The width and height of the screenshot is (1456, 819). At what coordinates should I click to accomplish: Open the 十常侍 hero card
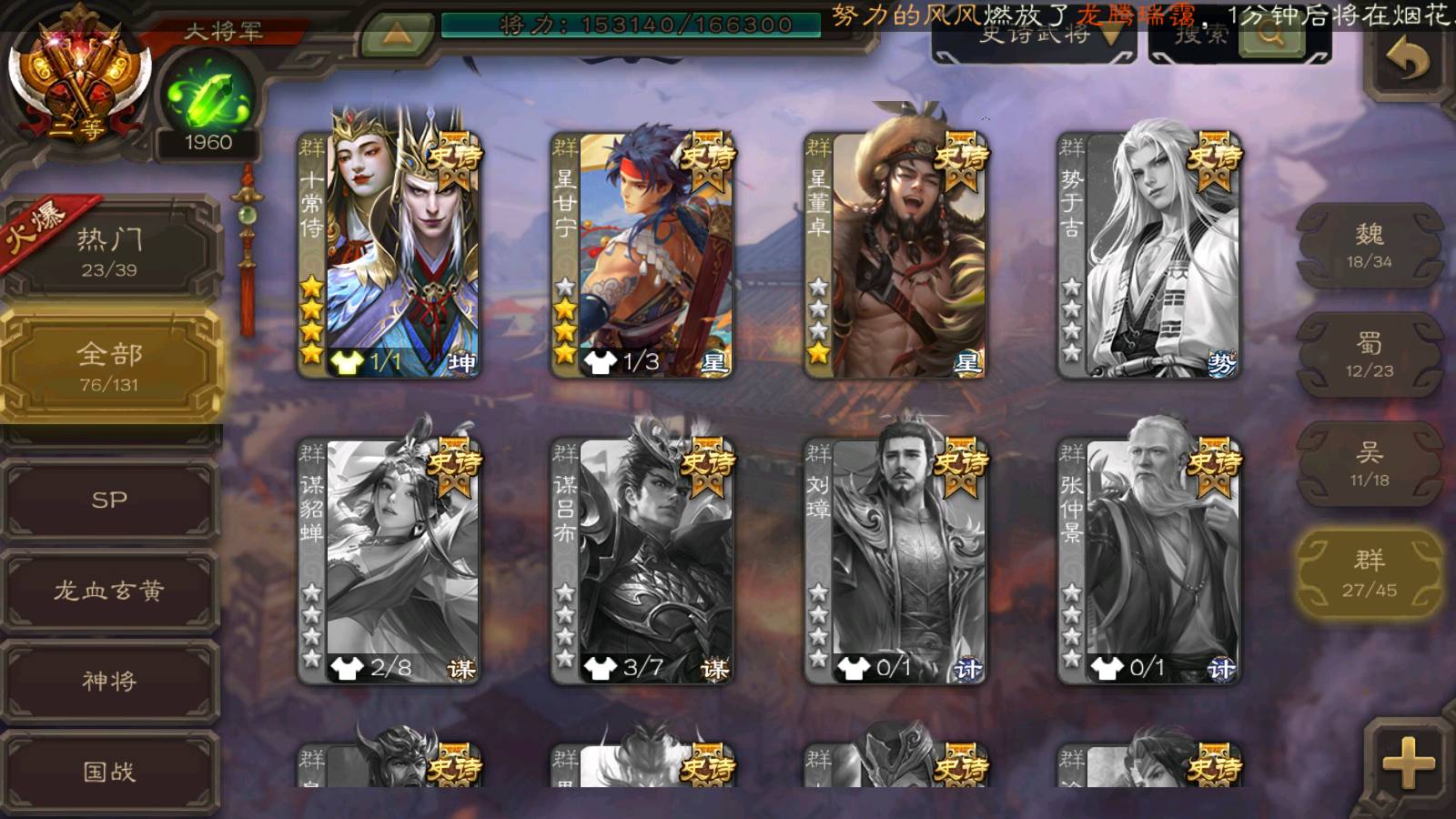pyautogui.click(x=389, y=255)
